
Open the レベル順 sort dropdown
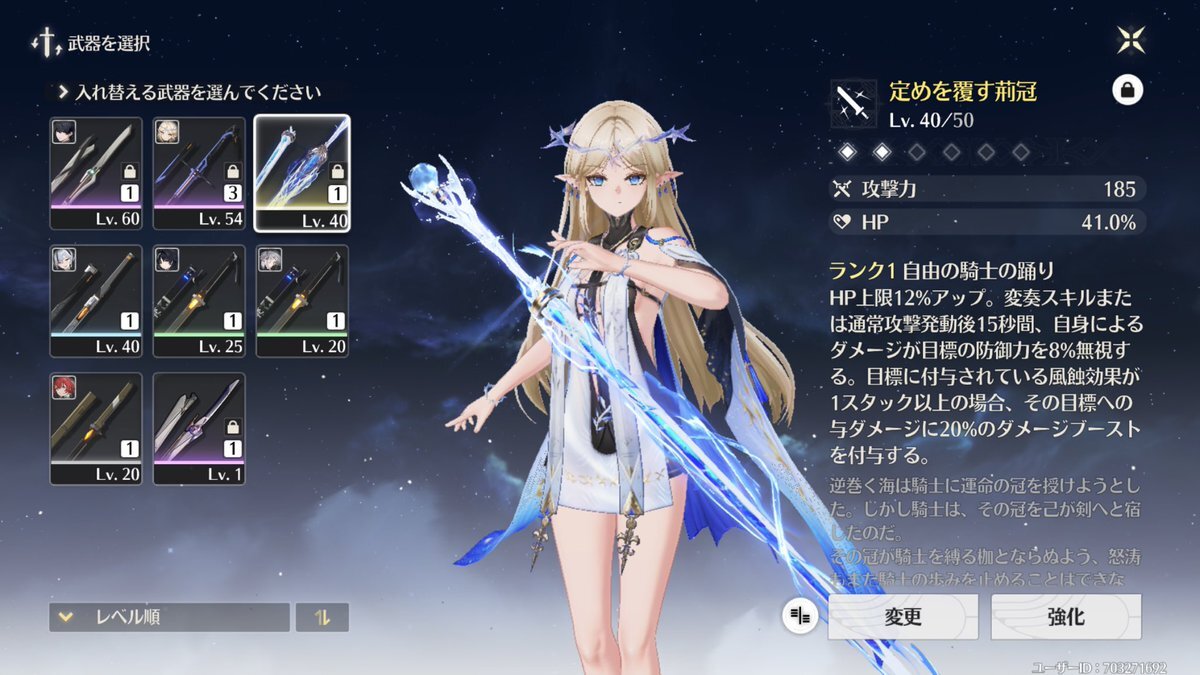(x=169, y=617)
